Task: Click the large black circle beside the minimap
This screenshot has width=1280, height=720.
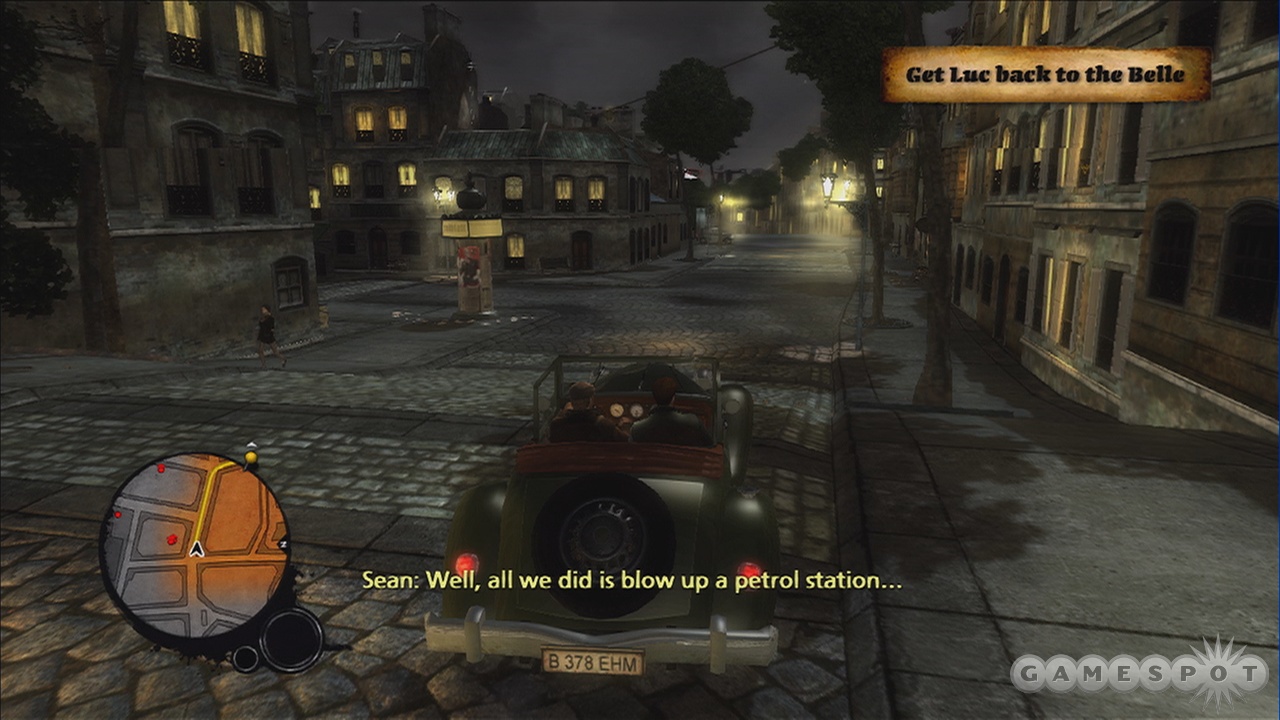Action: (291, 636)
